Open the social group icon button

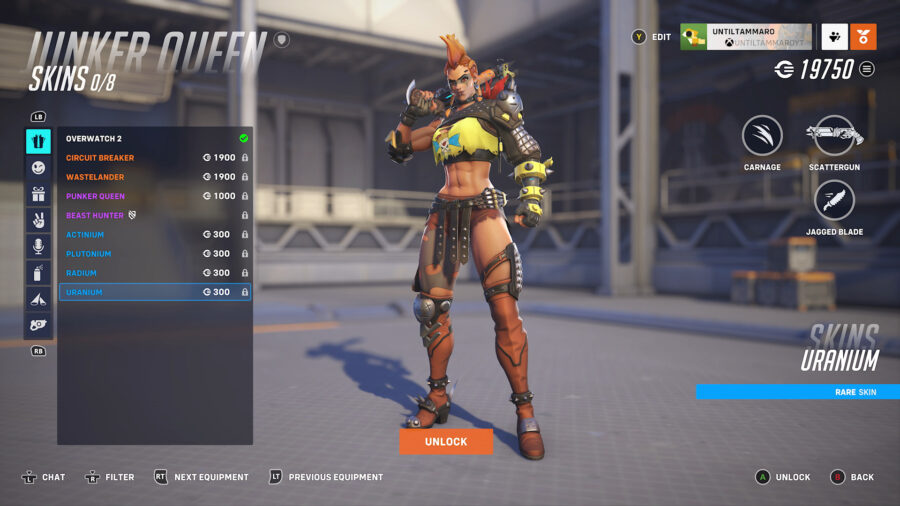(834, 37)
